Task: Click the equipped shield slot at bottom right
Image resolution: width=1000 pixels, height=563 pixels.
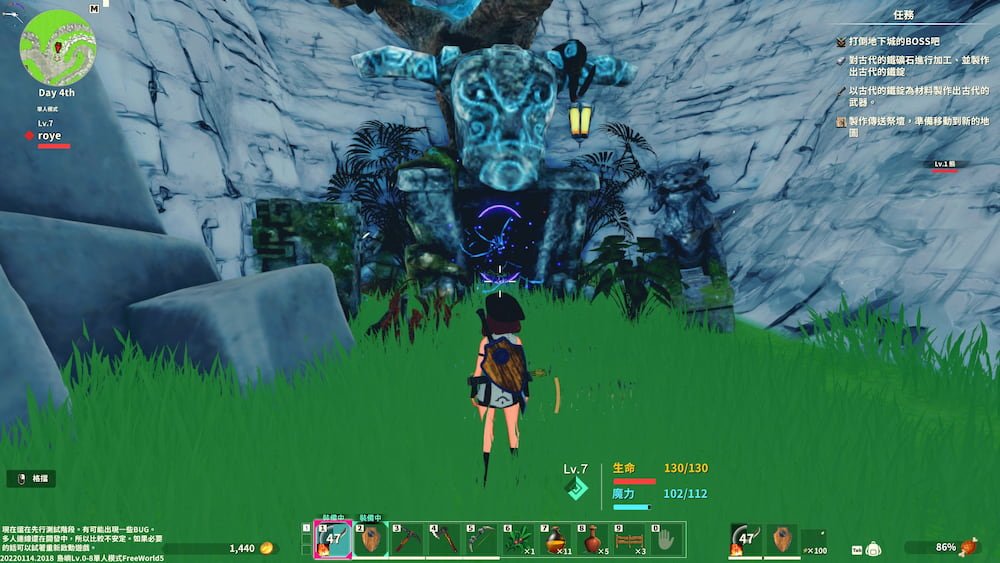Action: (782, 540)
